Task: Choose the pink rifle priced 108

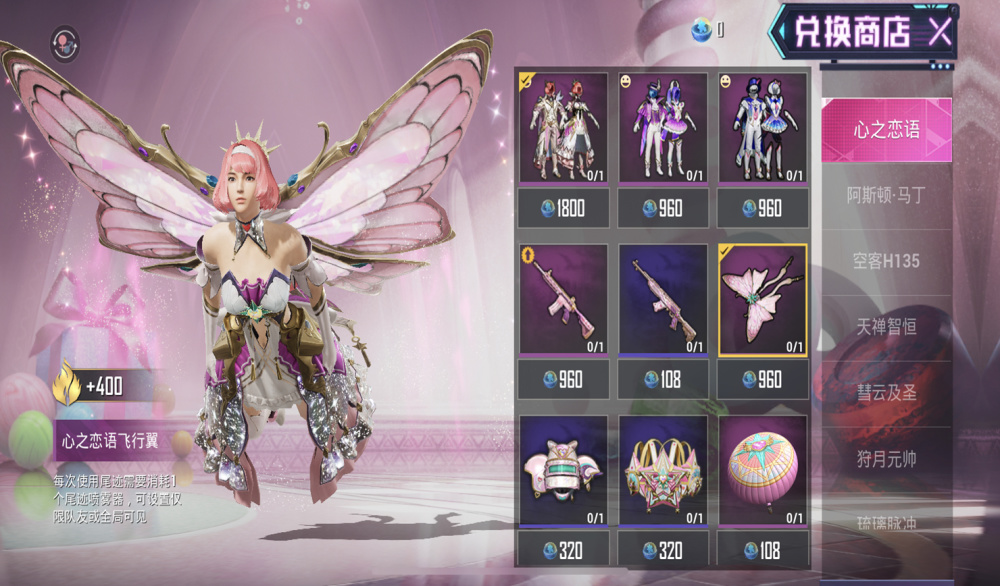Action: [x=663, y=300]
